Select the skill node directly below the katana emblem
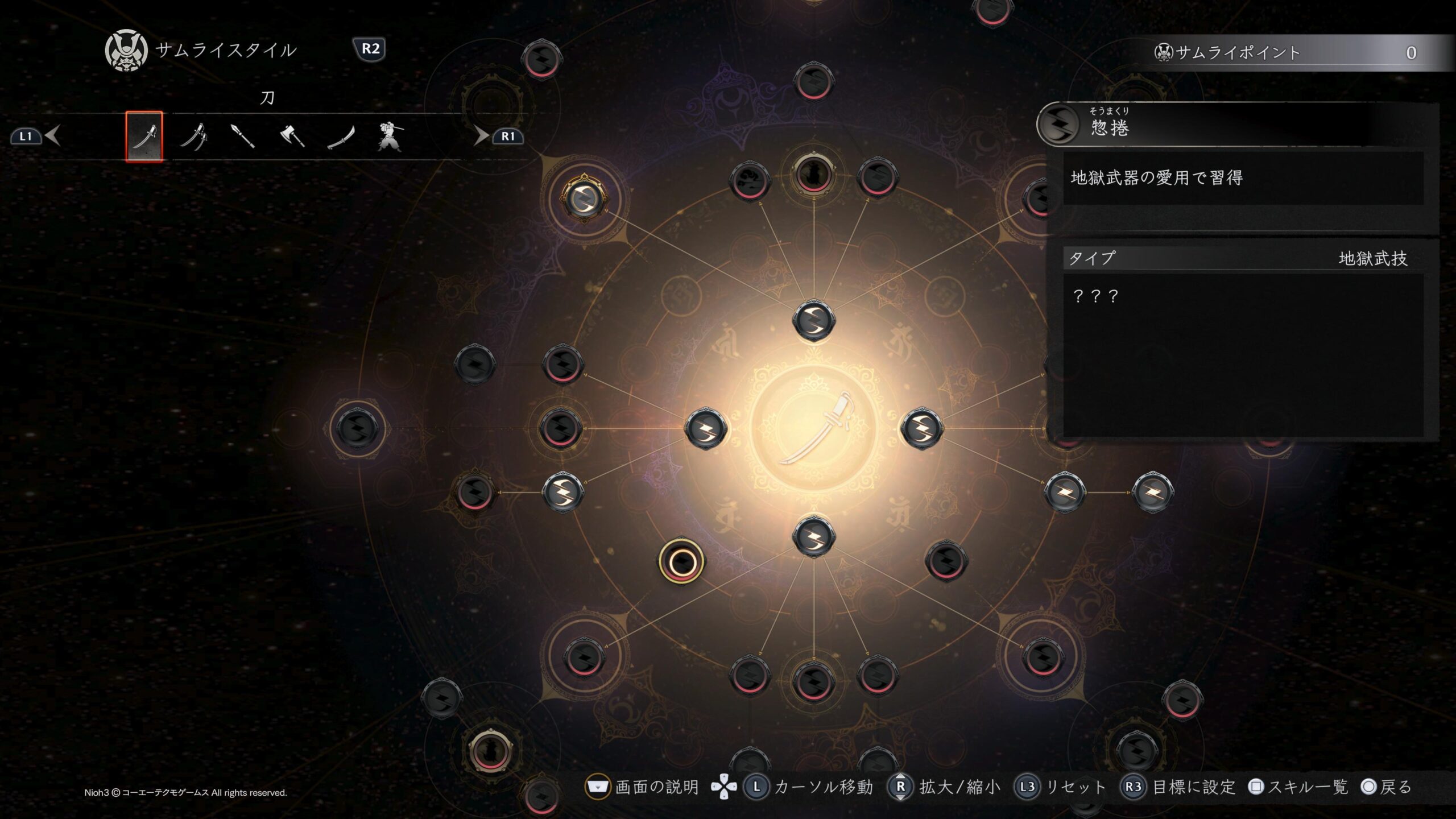 tap(814, 536)
